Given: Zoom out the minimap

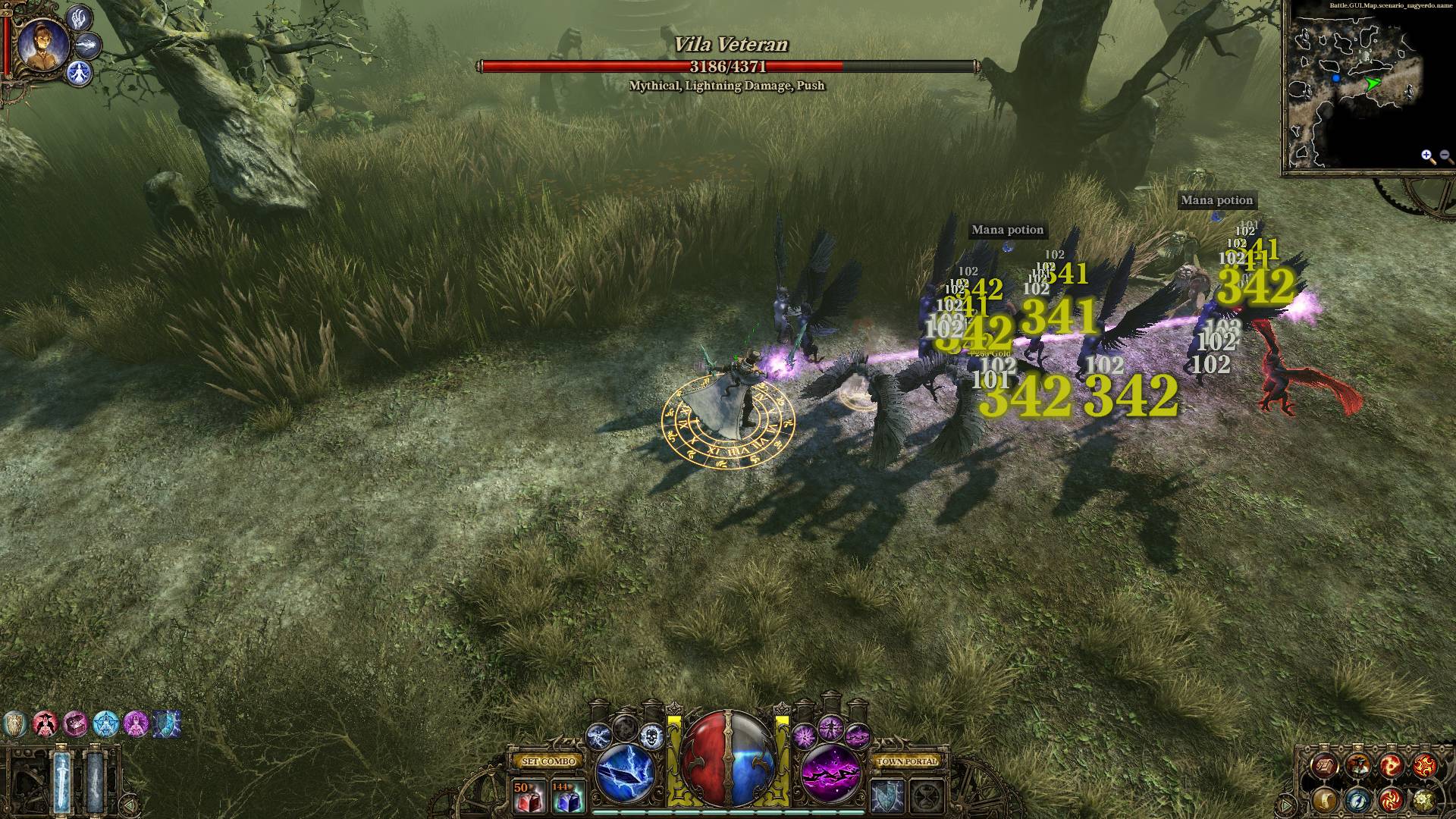Looking at the screenshot, I should coord(1445,157).
